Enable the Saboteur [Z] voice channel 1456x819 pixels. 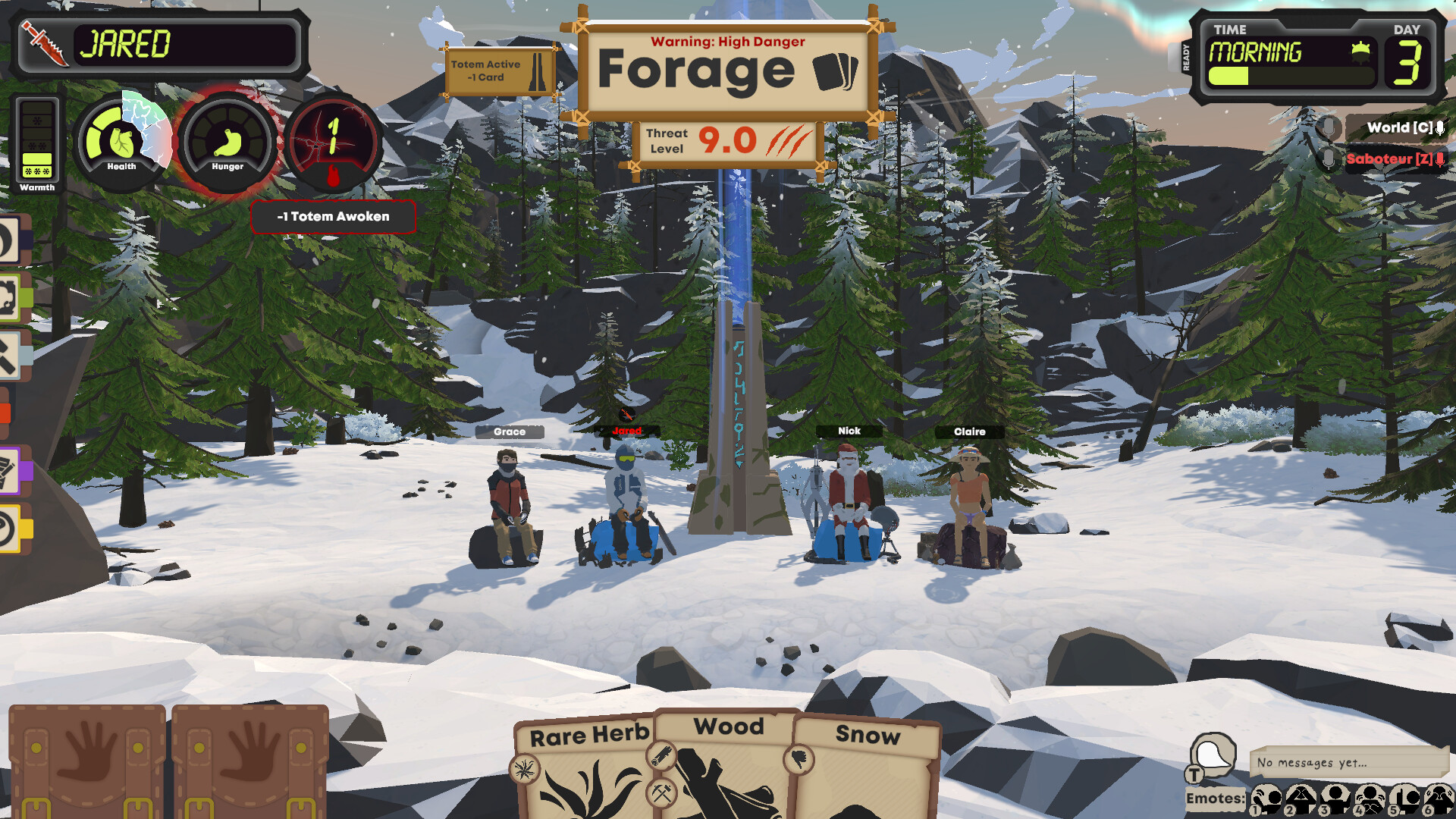1395,159
